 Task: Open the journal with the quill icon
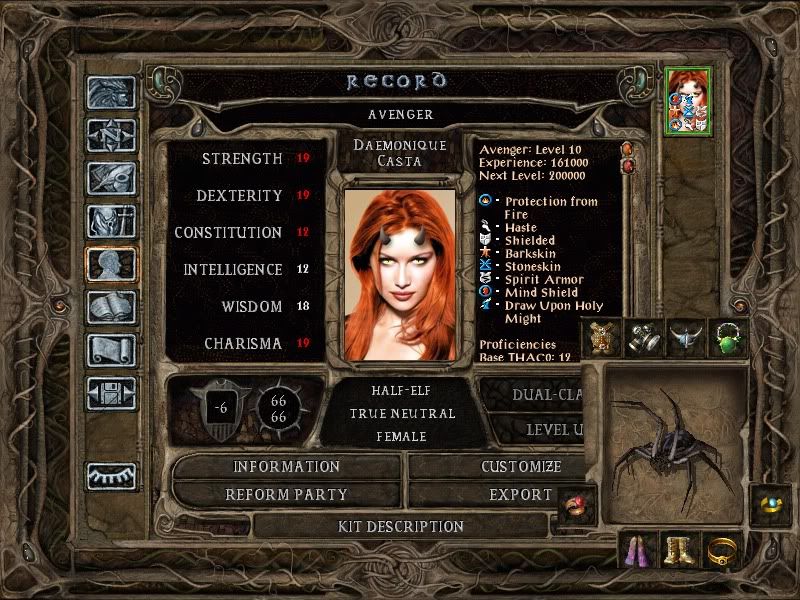111,177
